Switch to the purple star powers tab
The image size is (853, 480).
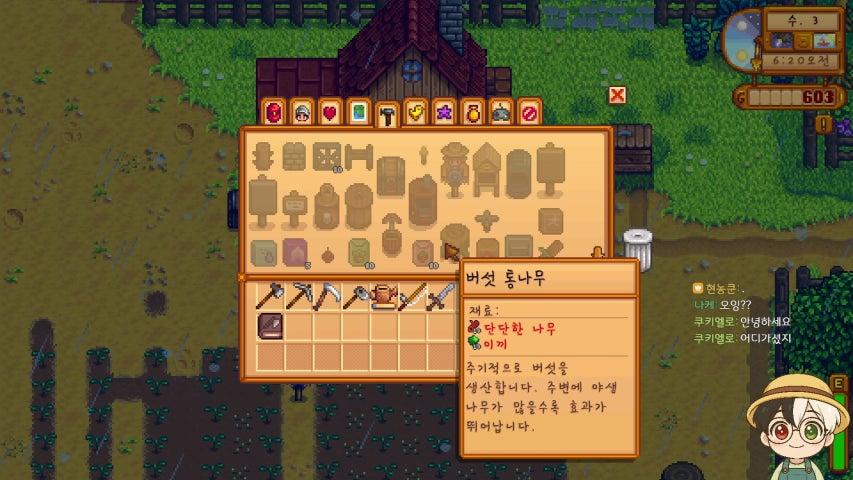(443, 113)
